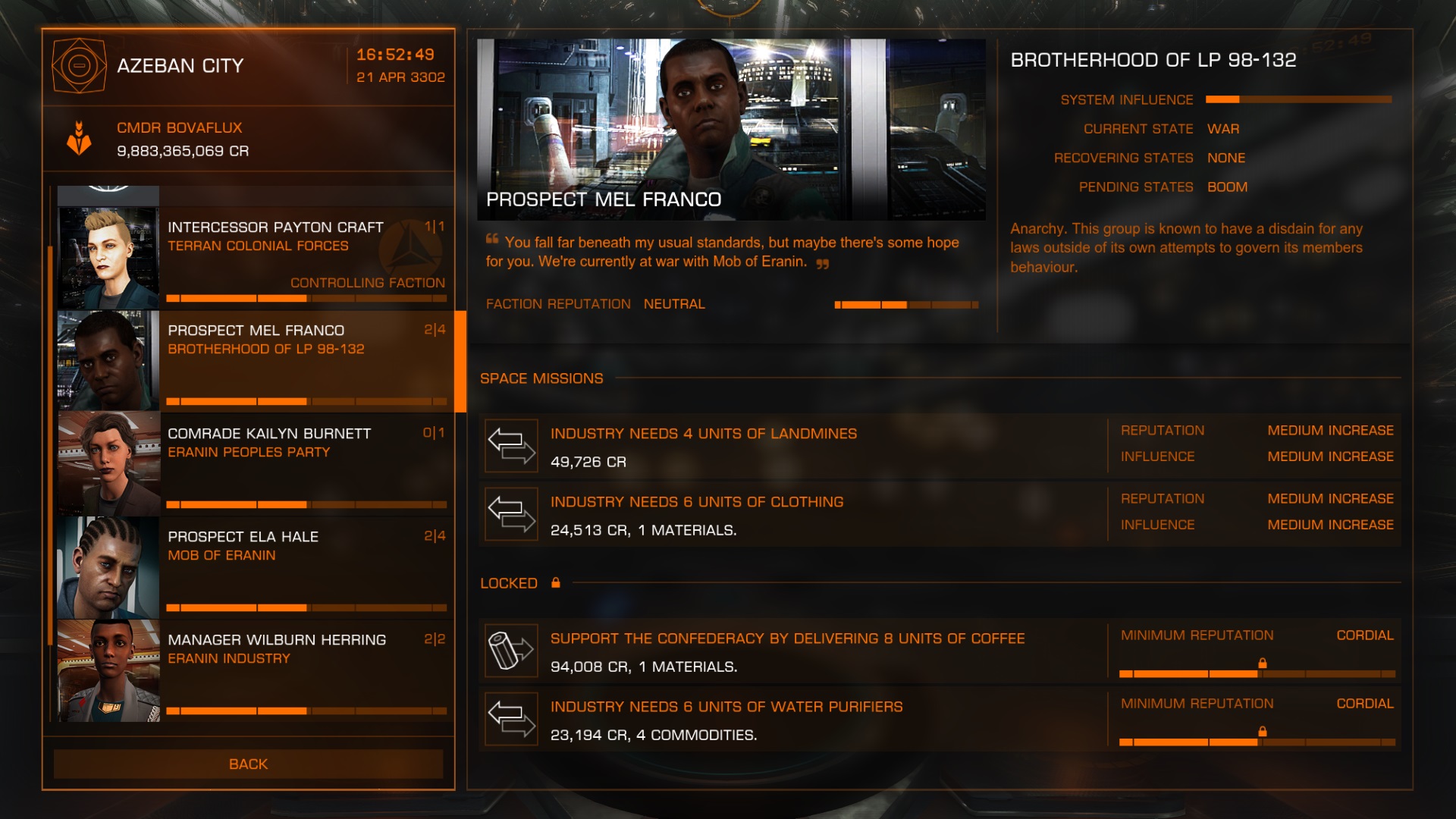Viewport: 1456px width, 819px height.
Task: Click the Azeban City station emblem icon
Action: (x=78, y=65)
